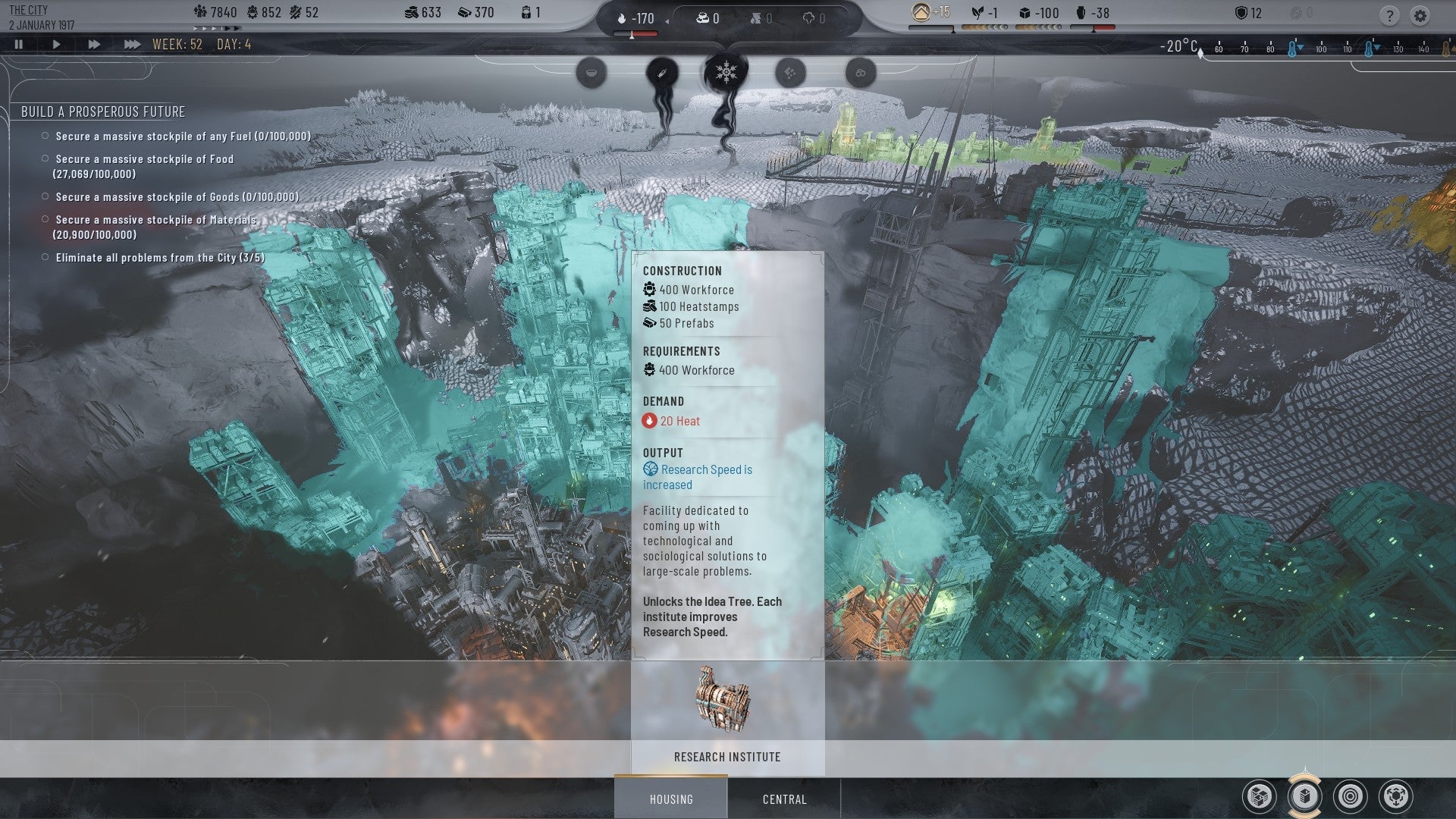Open the snowflake whiteout event icon

(x=726, y=72)
